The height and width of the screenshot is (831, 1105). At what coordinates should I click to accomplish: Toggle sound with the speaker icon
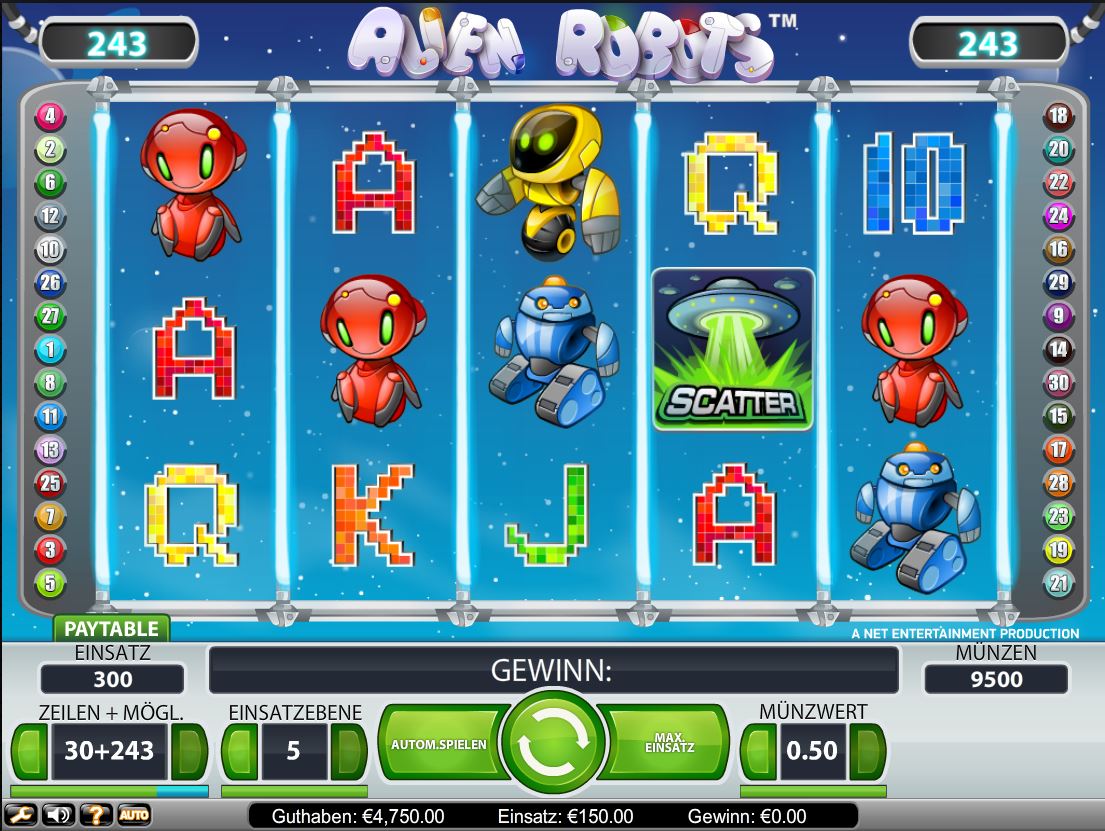[58, 815]
